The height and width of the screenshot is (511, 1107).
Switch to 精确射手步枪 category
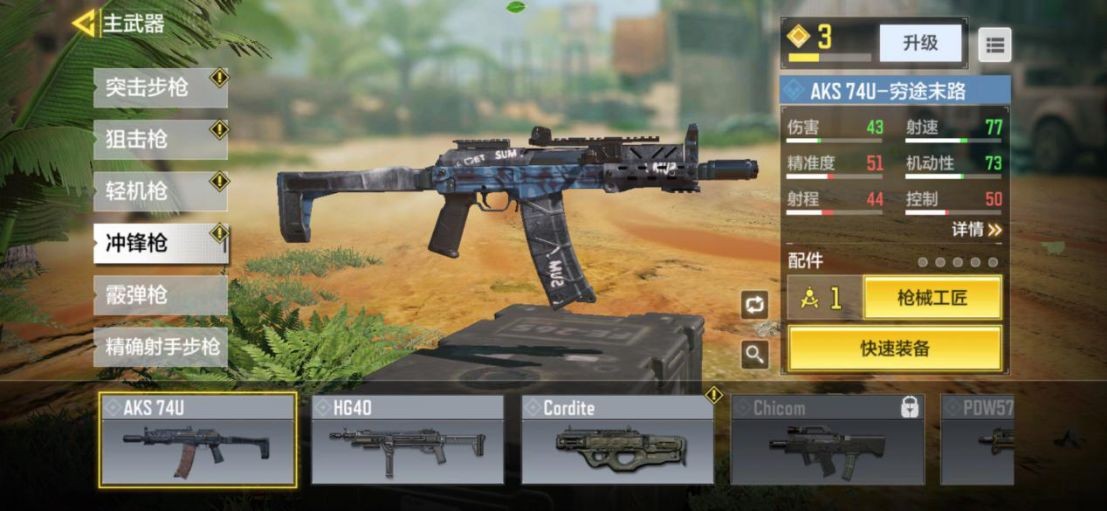(160, 347)
